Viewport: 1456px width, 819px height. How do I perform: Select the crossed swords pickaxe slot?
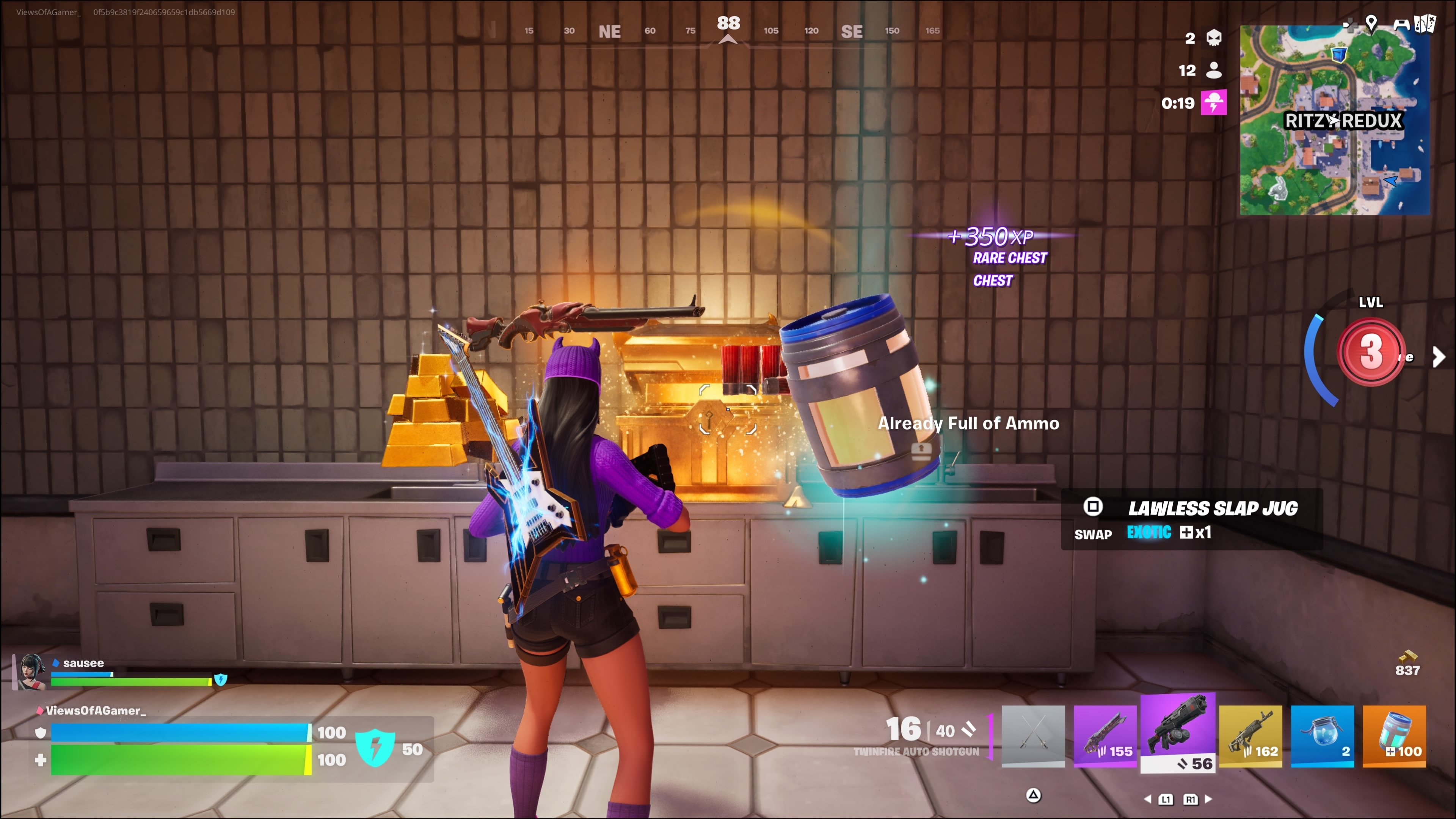point(1032,735)
